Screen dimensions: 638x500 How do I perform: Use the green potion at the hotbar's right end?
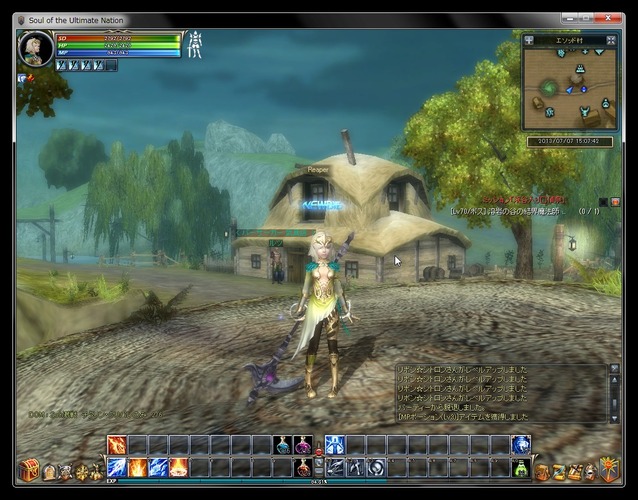pyautogui.click(x=521, y=467)
